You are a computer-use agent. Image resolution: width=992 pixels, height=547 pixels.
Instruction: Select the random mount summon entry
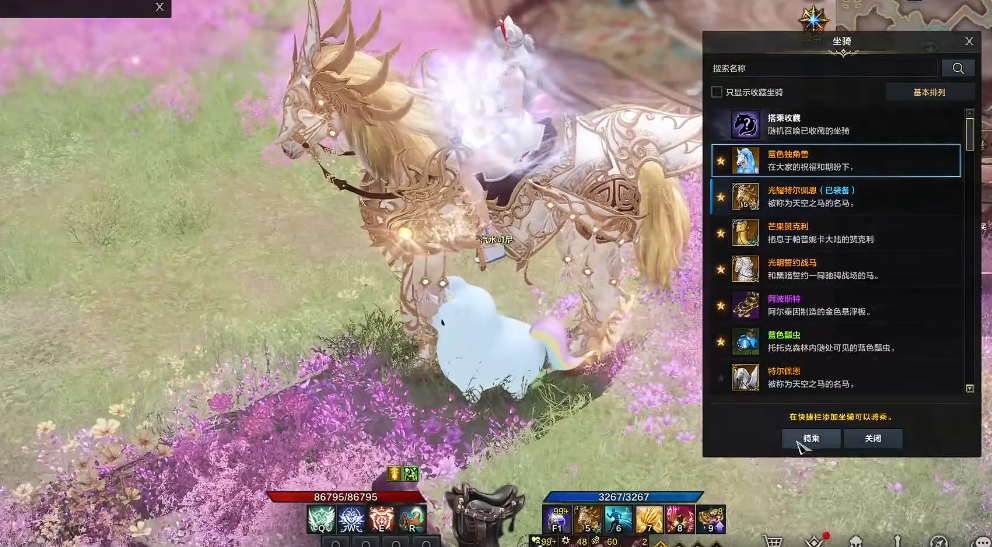836,124
